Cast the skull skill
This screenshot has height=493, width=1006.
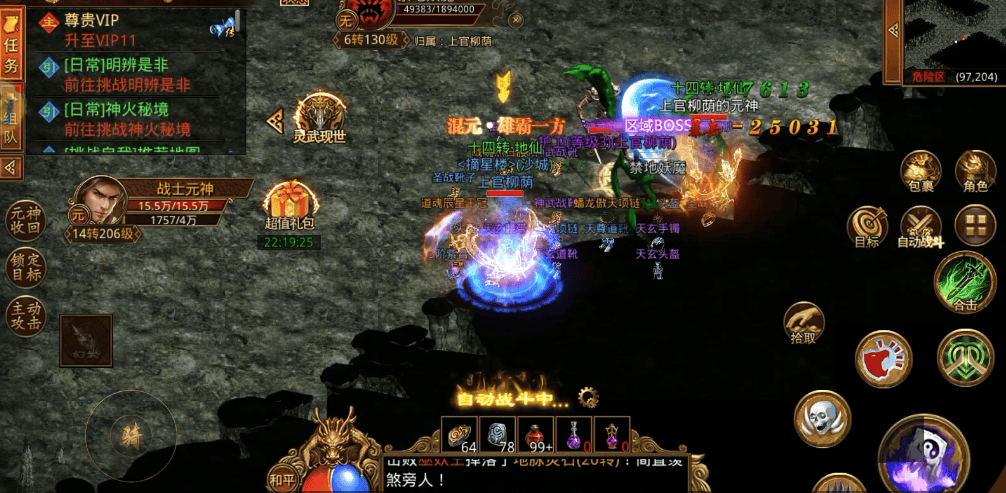(x=822, y=419)
